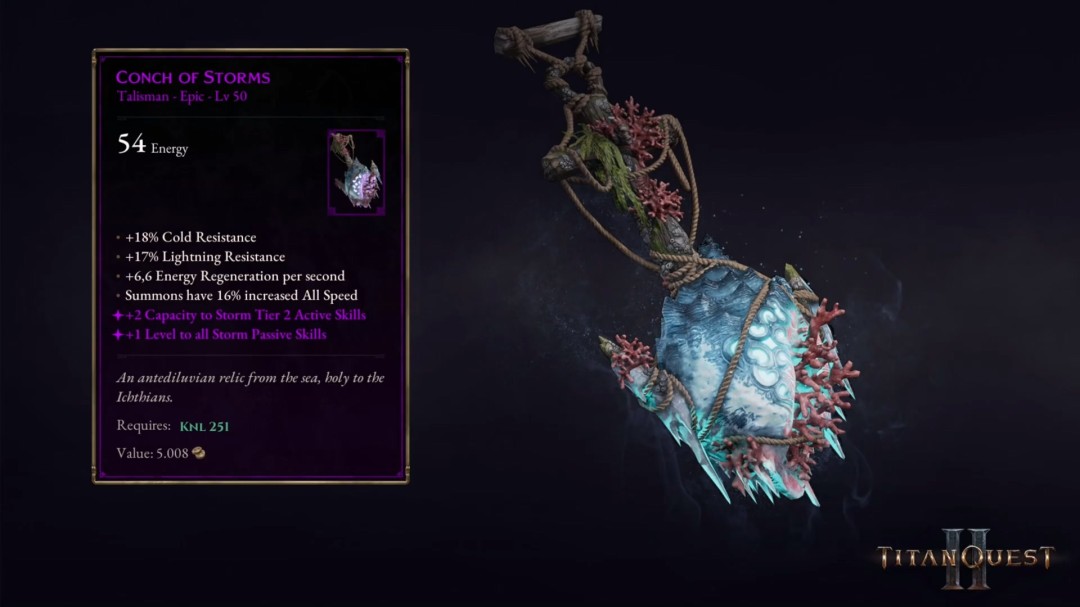Viewport: 1080px width, 607px height.
Task: Click the Conch of Storms item thumbnail
Action: pos(356,172)
